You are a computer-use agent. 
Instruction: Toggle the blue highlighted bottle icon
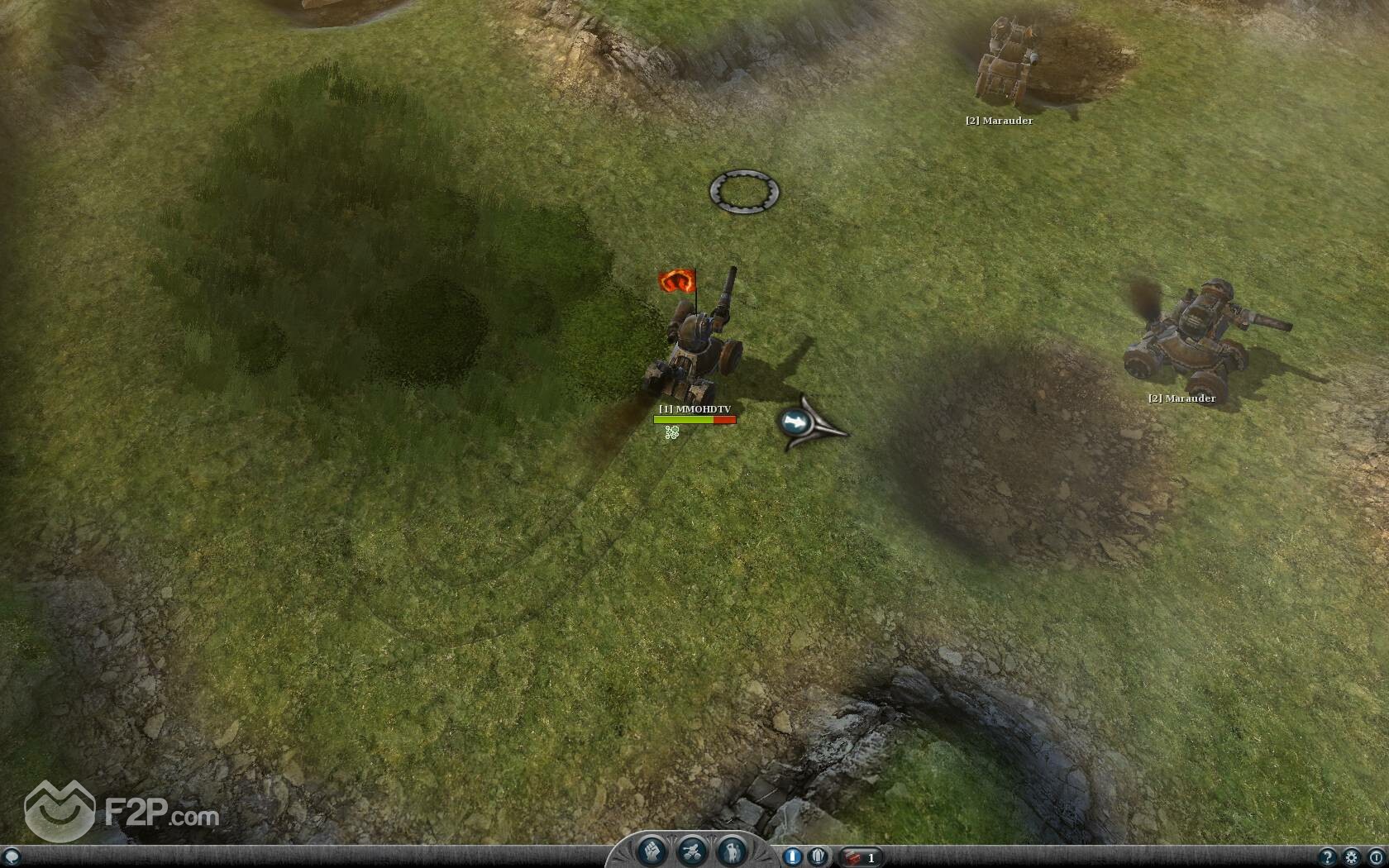click(792, 856)
